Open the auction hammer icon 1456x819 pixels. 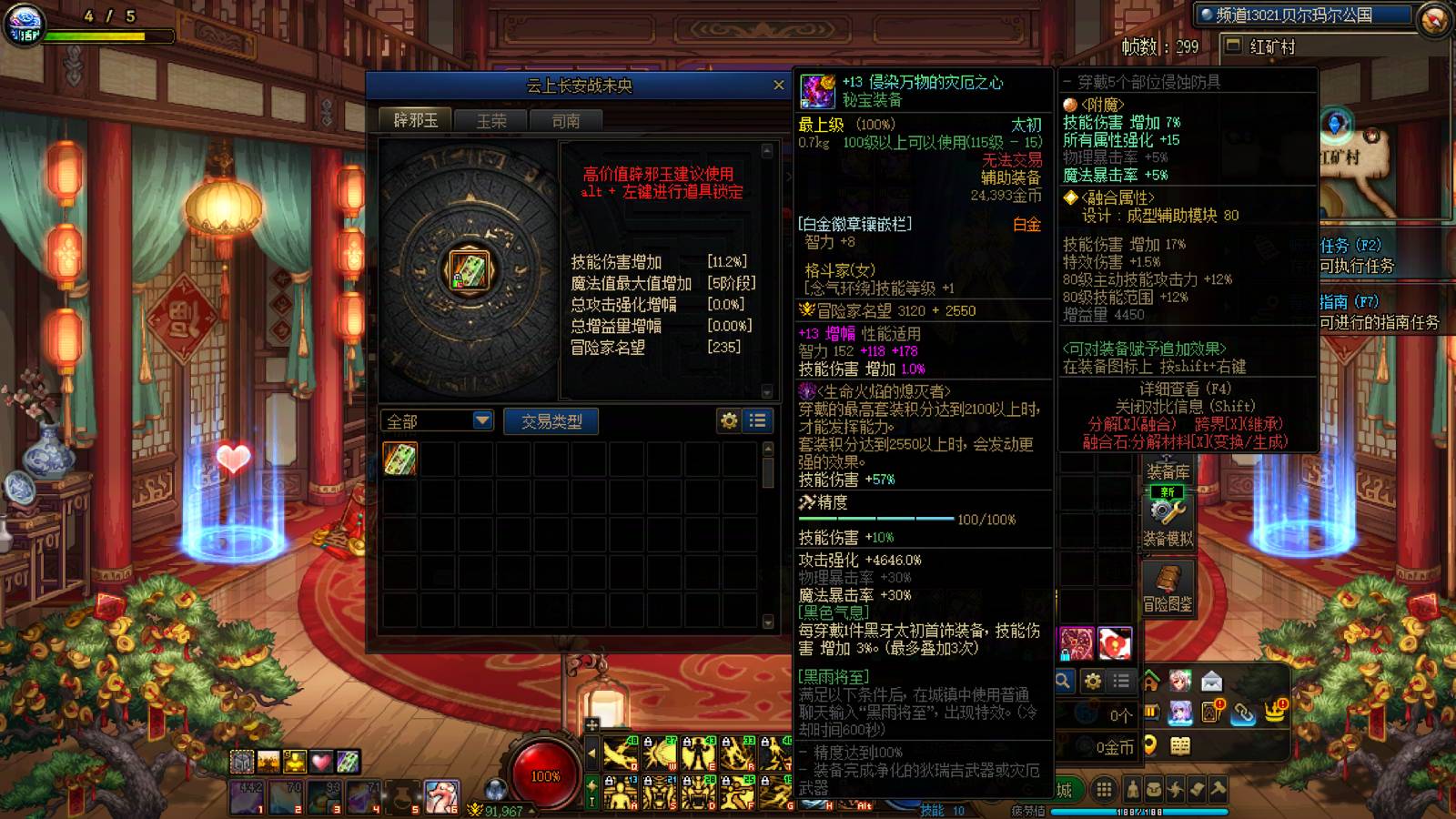click(x=1218, y=788)
